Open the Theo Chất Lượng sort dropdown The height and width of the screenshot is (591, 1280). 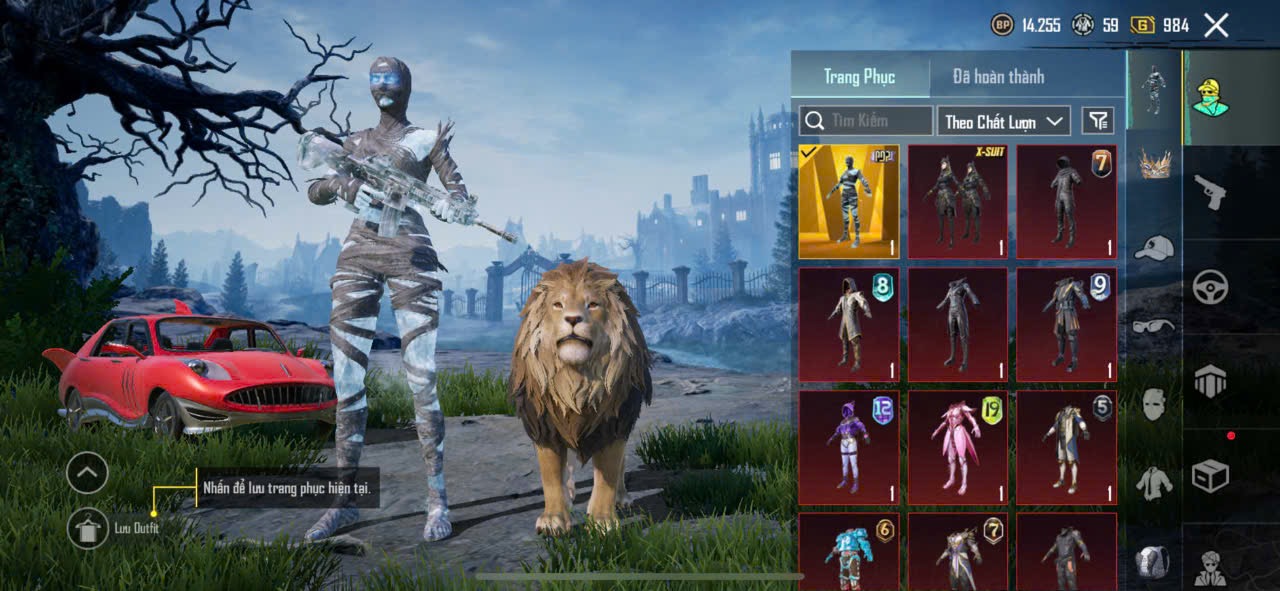pos(1004,121)
